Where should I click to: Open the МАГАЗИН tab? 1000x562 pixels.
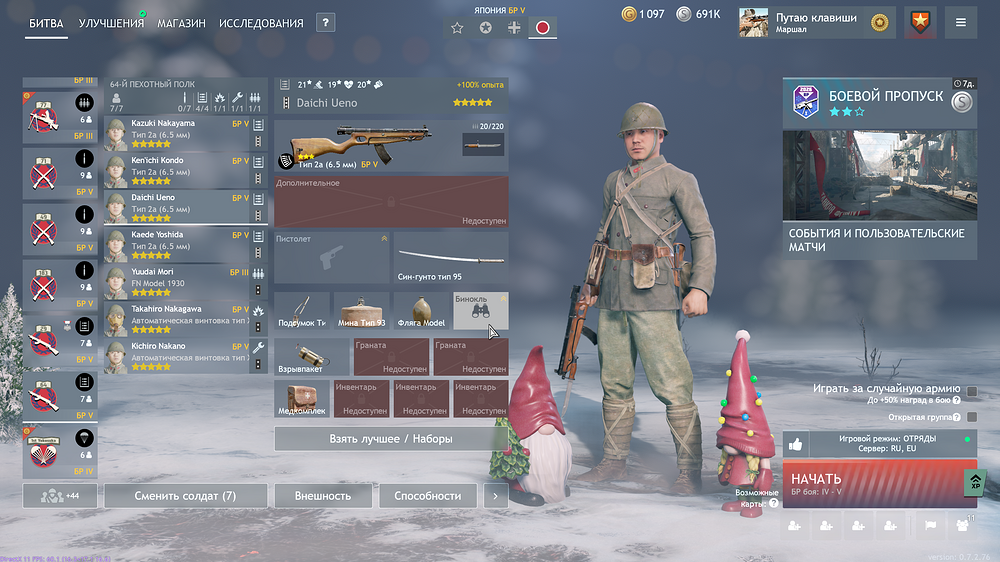point(181,23)
